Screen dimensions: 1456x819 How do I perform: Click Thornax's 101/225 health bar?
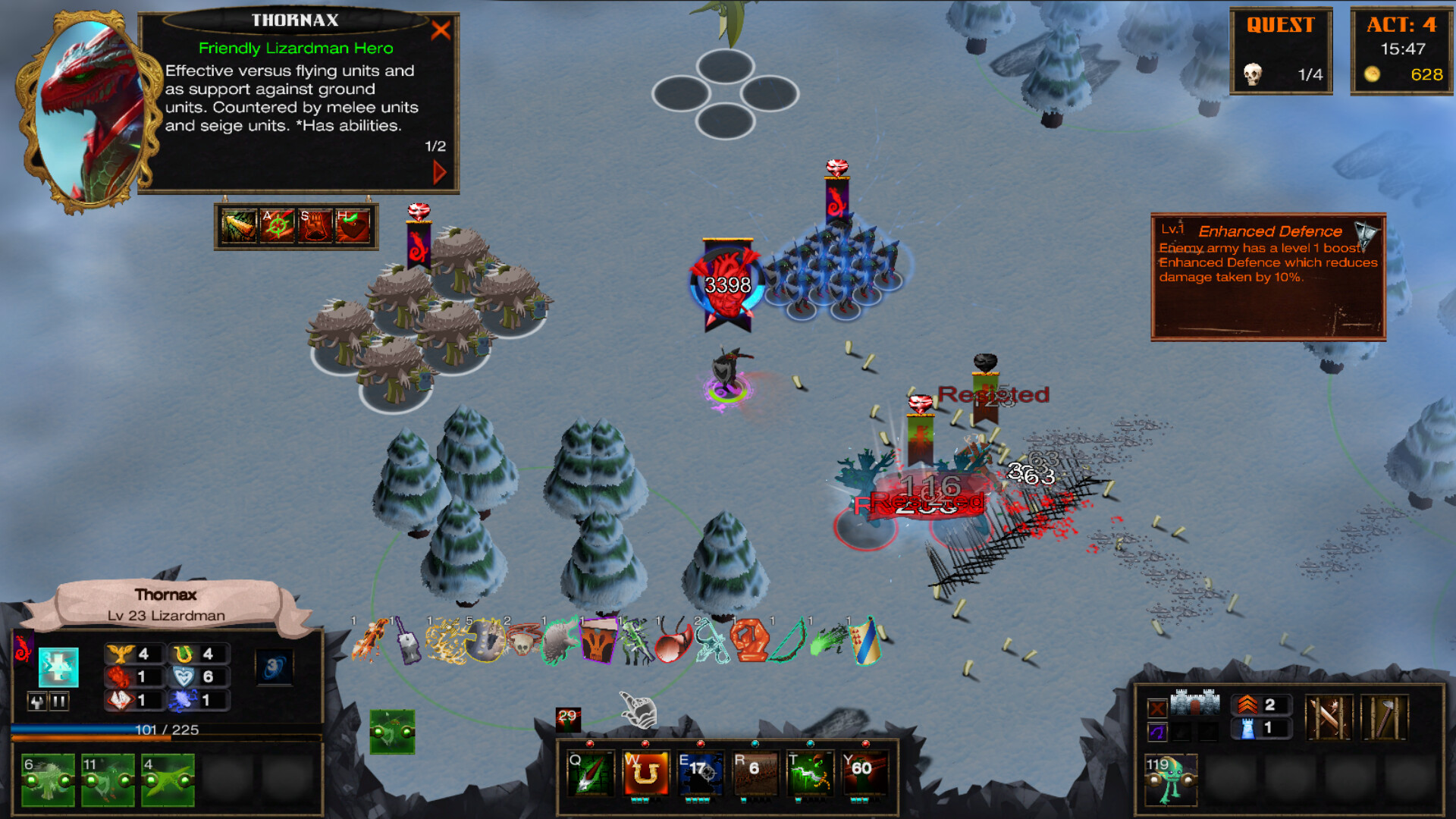(166, 729)
